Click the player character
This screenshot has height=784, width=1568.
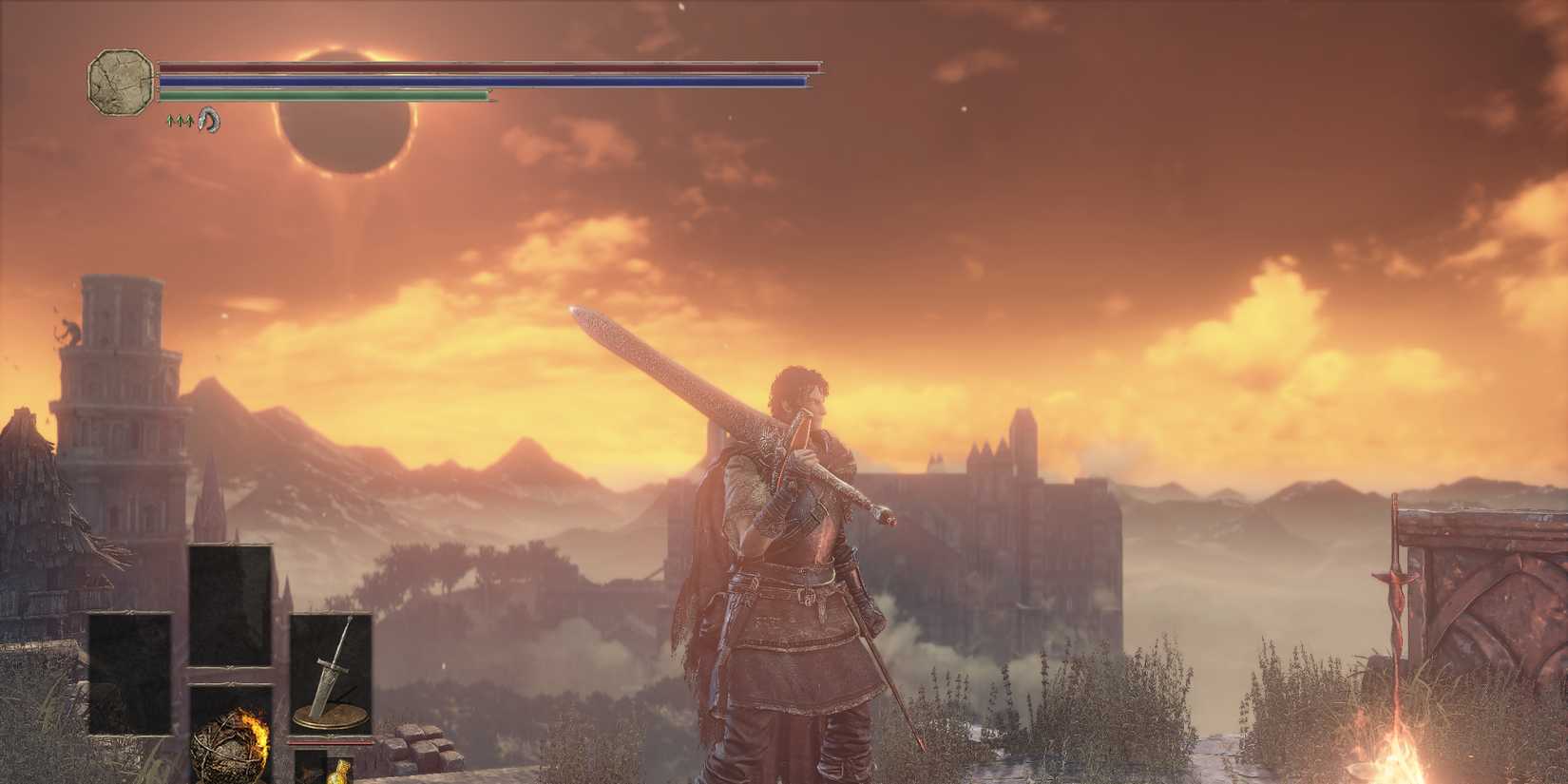(789, 570)
